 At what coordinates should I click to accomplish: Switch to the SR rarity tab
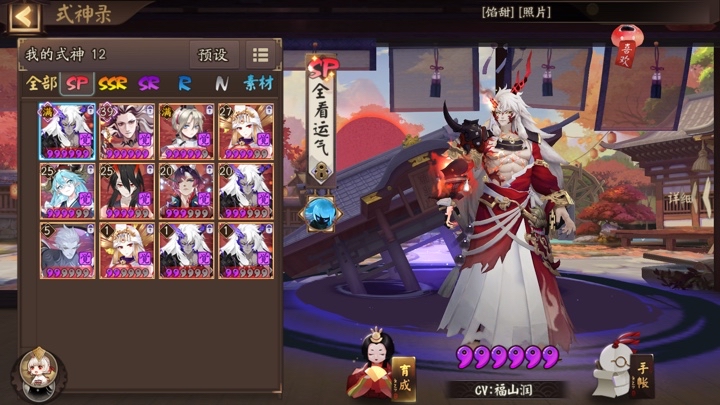click(148, 84)
